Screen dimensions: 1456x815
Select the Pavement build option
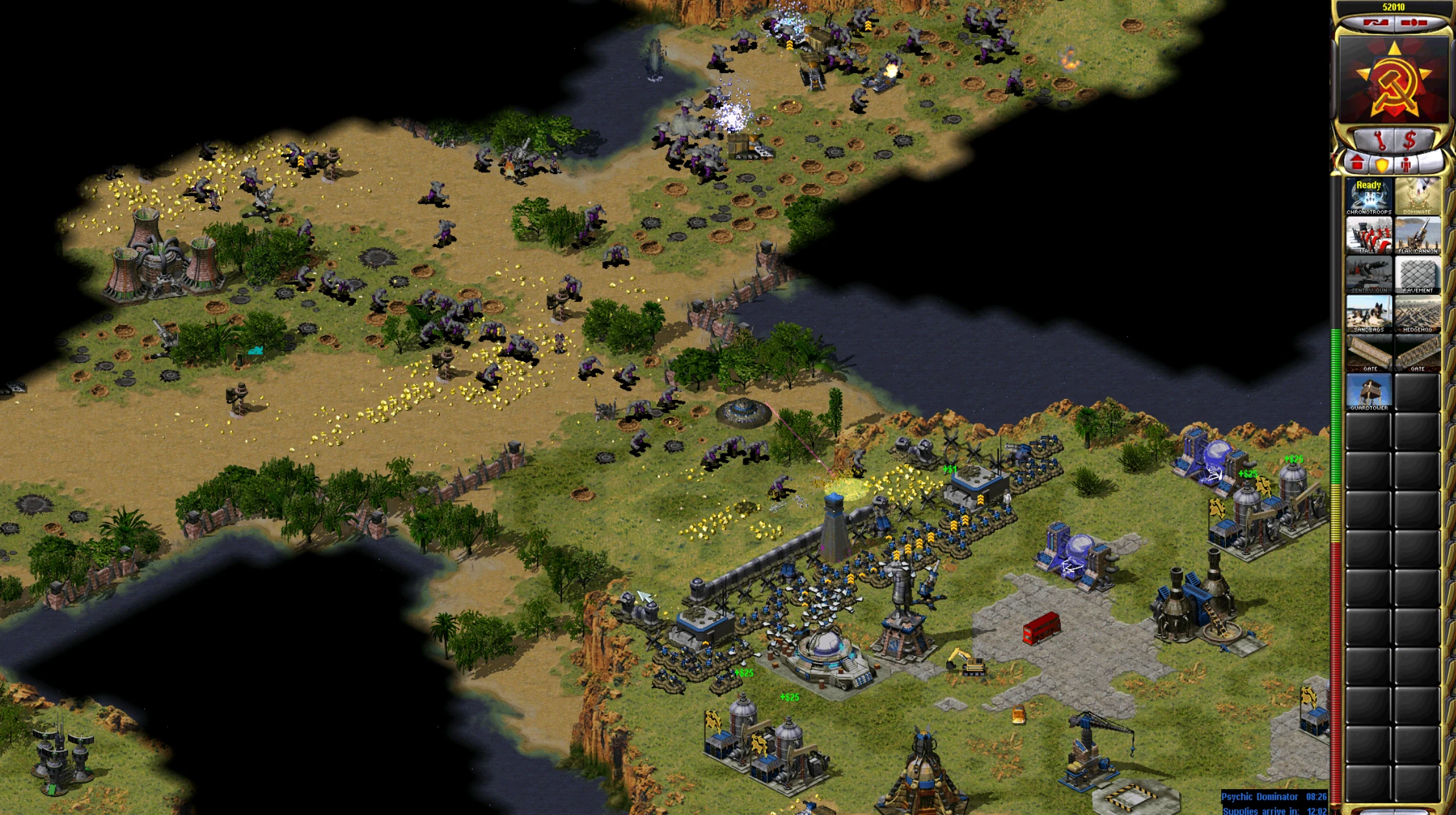click(x=1417, y=275)
